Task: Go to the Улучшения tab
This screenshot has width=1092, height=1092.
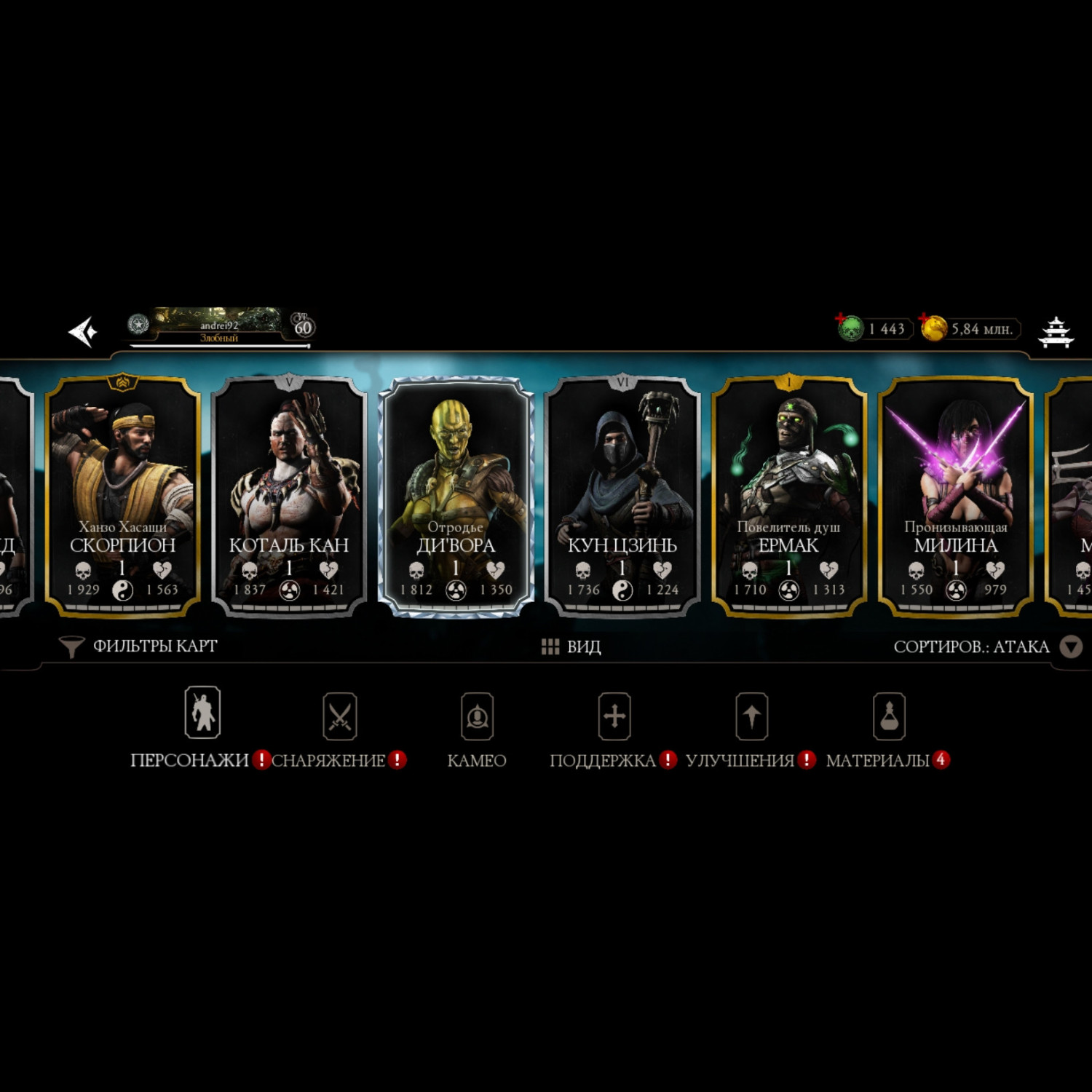Action: click(751, 728)
